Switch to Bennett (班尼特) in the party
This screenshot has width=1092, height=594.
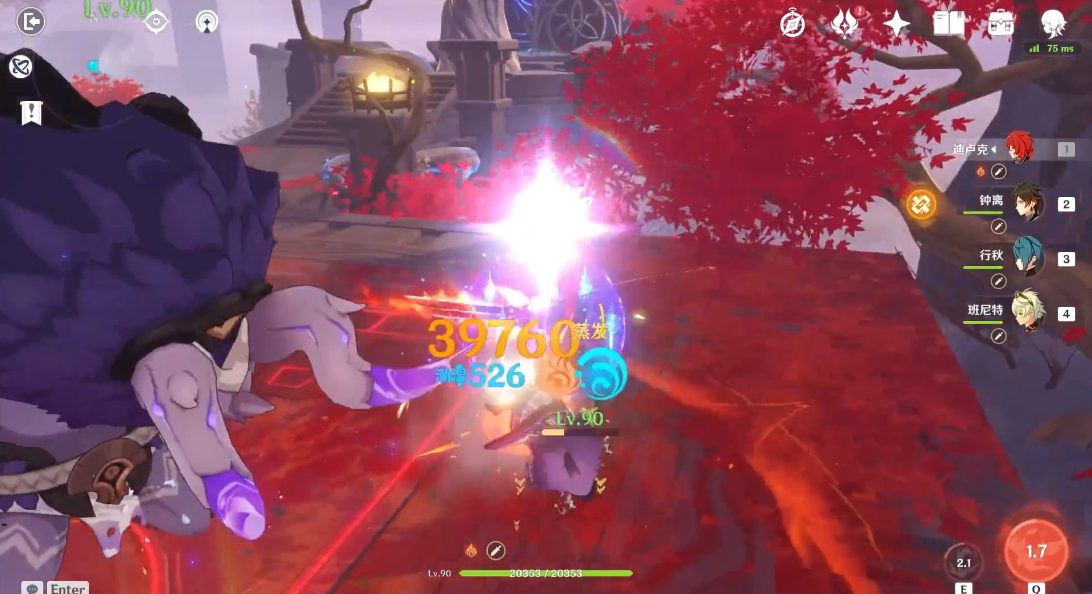pyautogui.click(x=1028, y=312)
